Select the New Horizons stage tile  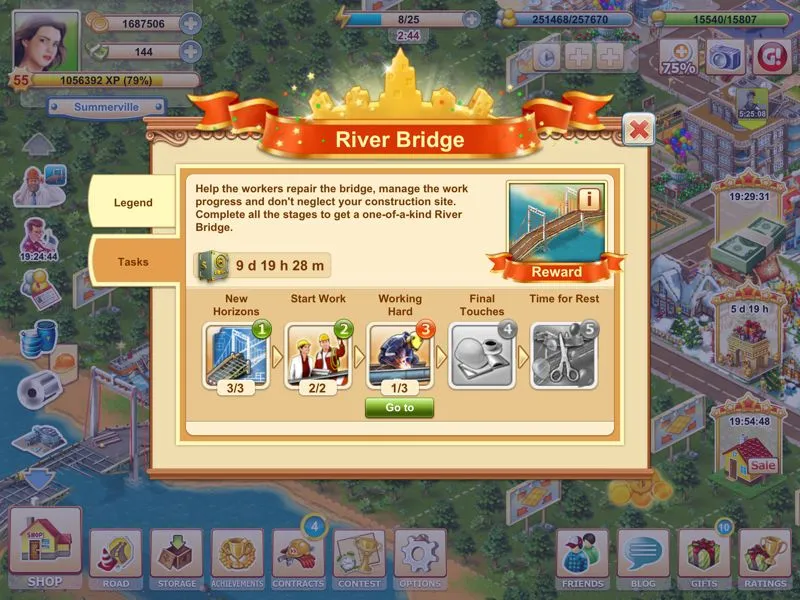[236, 353]
